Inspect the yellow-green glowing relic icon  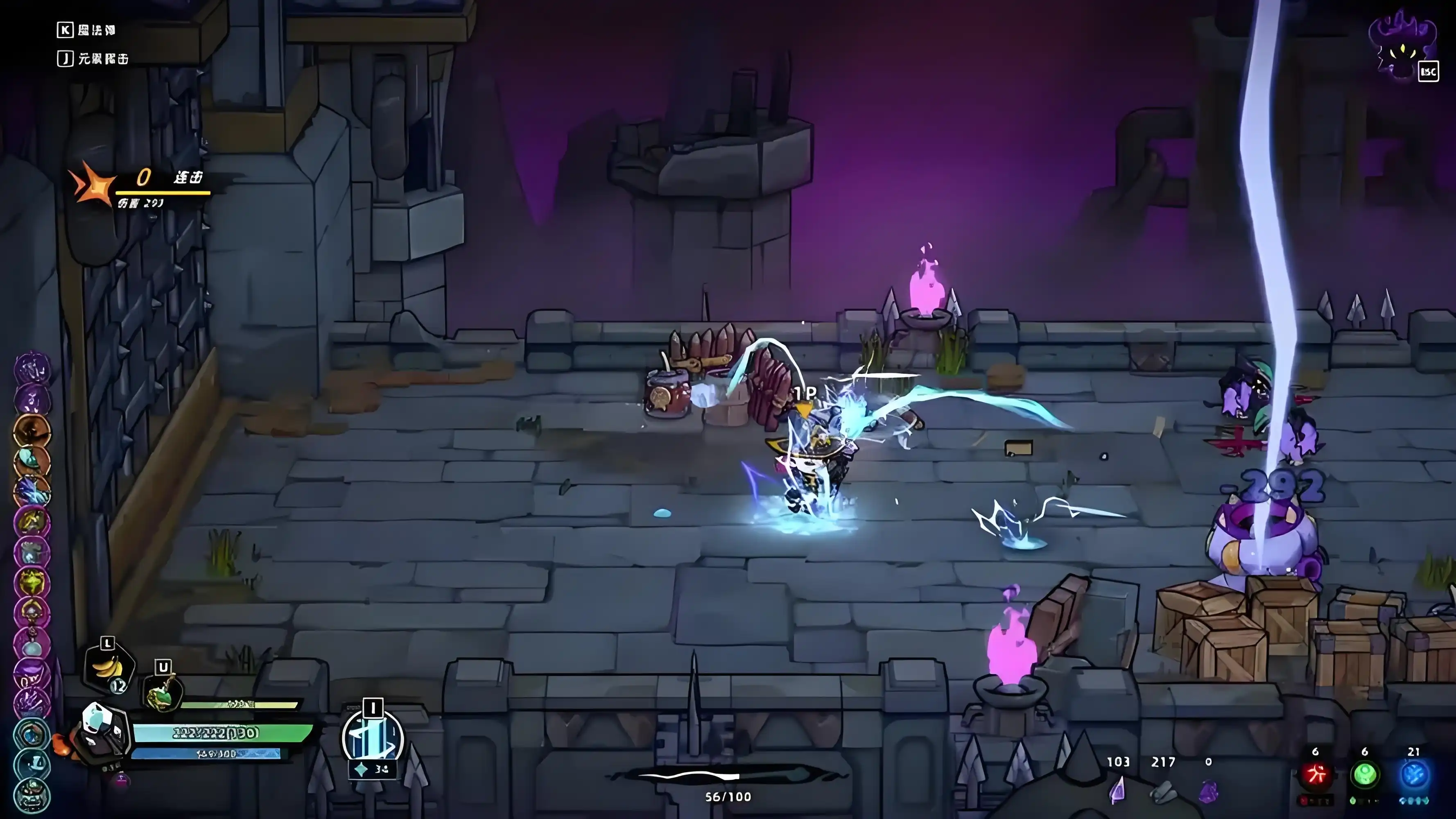[32, 582]
